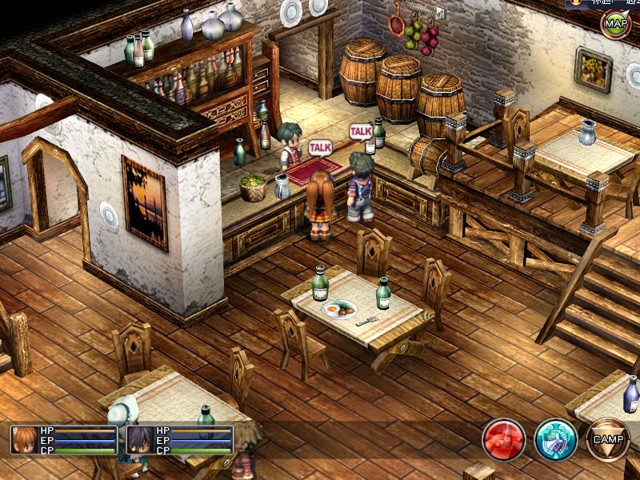The width and height of the screenshot is (640, 480).
Task: Select the orange-haired character portrait
Action: pos(25,441)
